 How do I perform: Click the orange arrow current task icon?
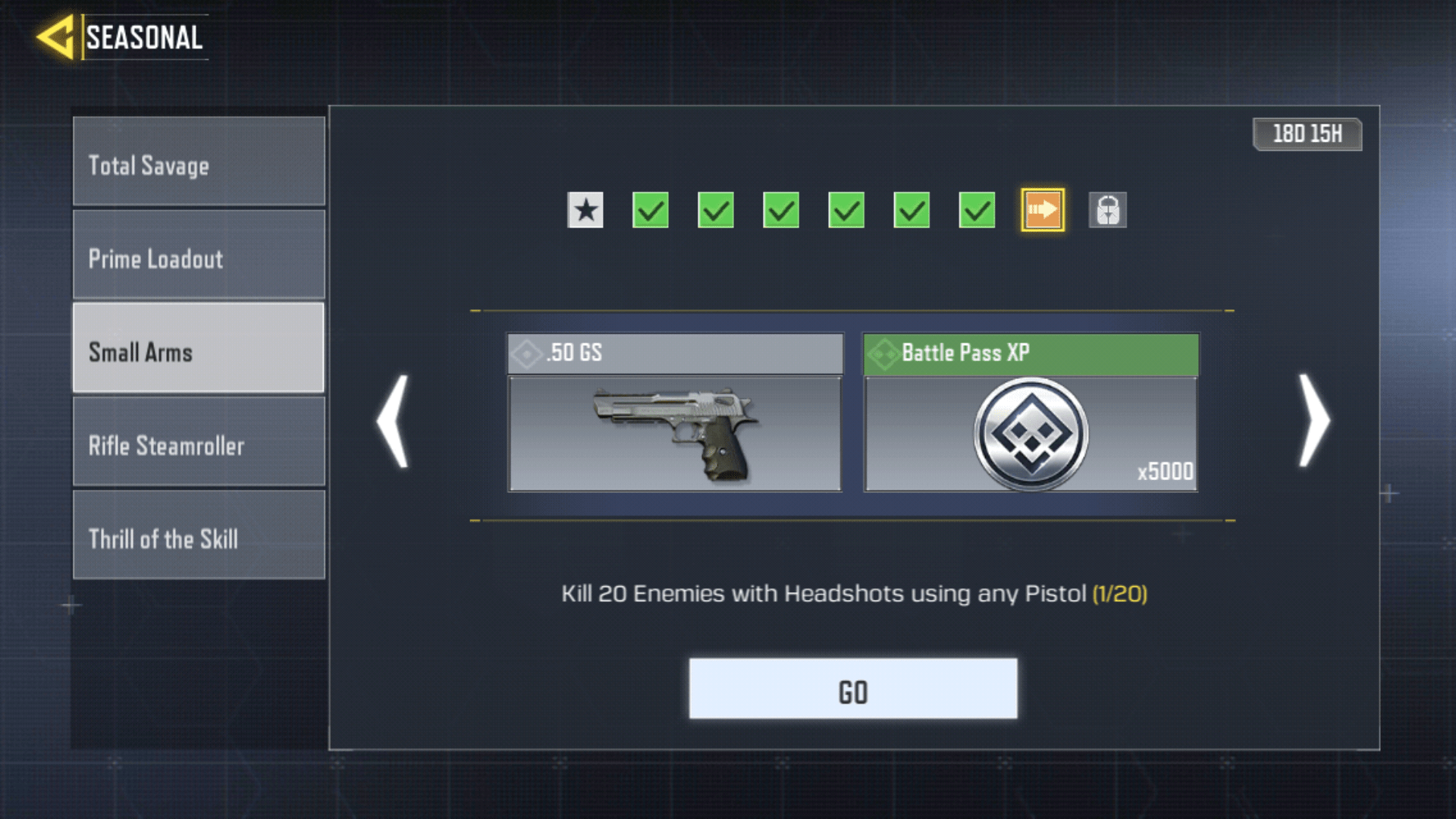tap(1042, 212)
